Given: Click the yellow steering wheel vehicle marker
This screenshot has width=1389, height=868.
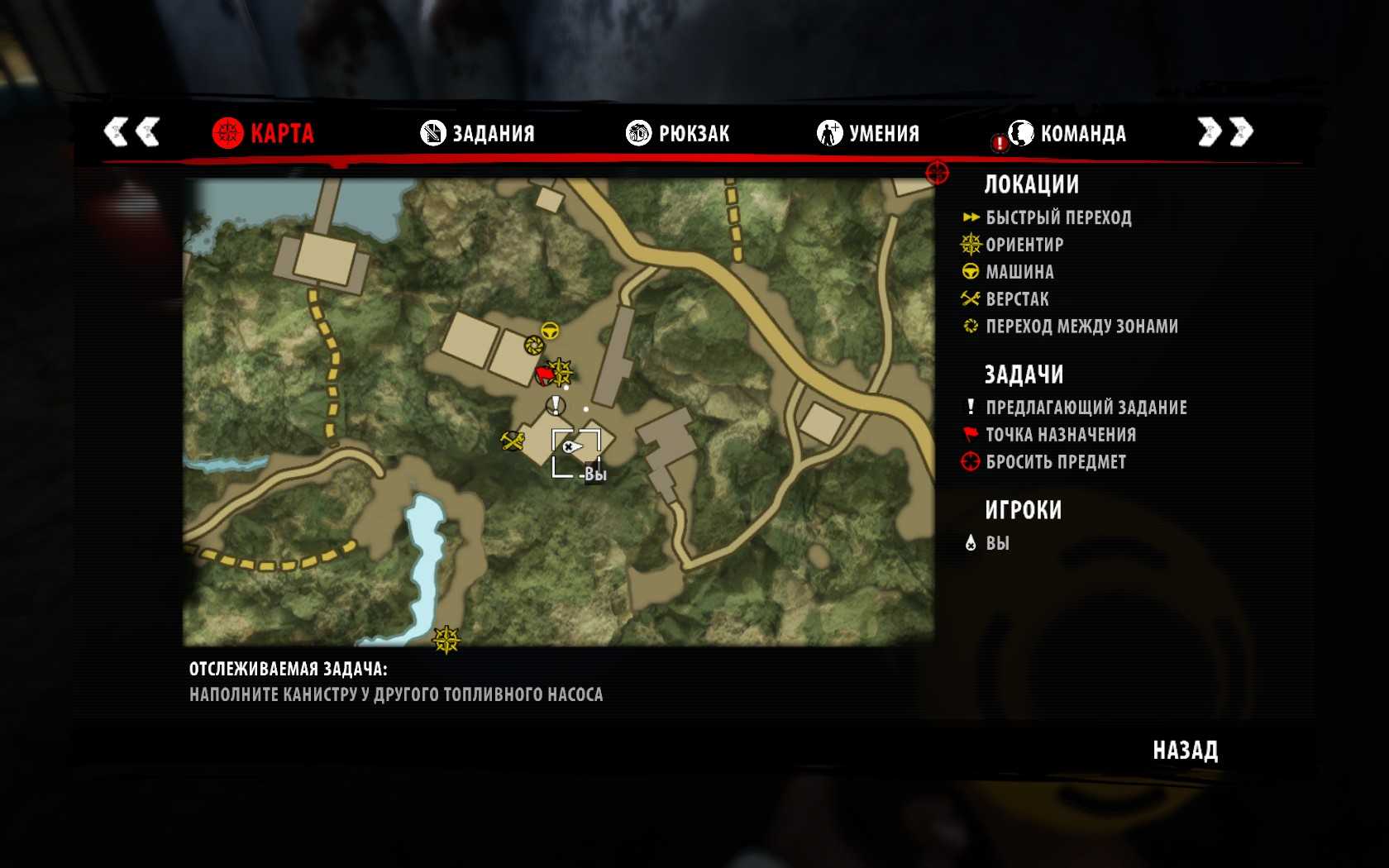Looking at the screenshot, I should pyautogui.click(x=550, y=331).
